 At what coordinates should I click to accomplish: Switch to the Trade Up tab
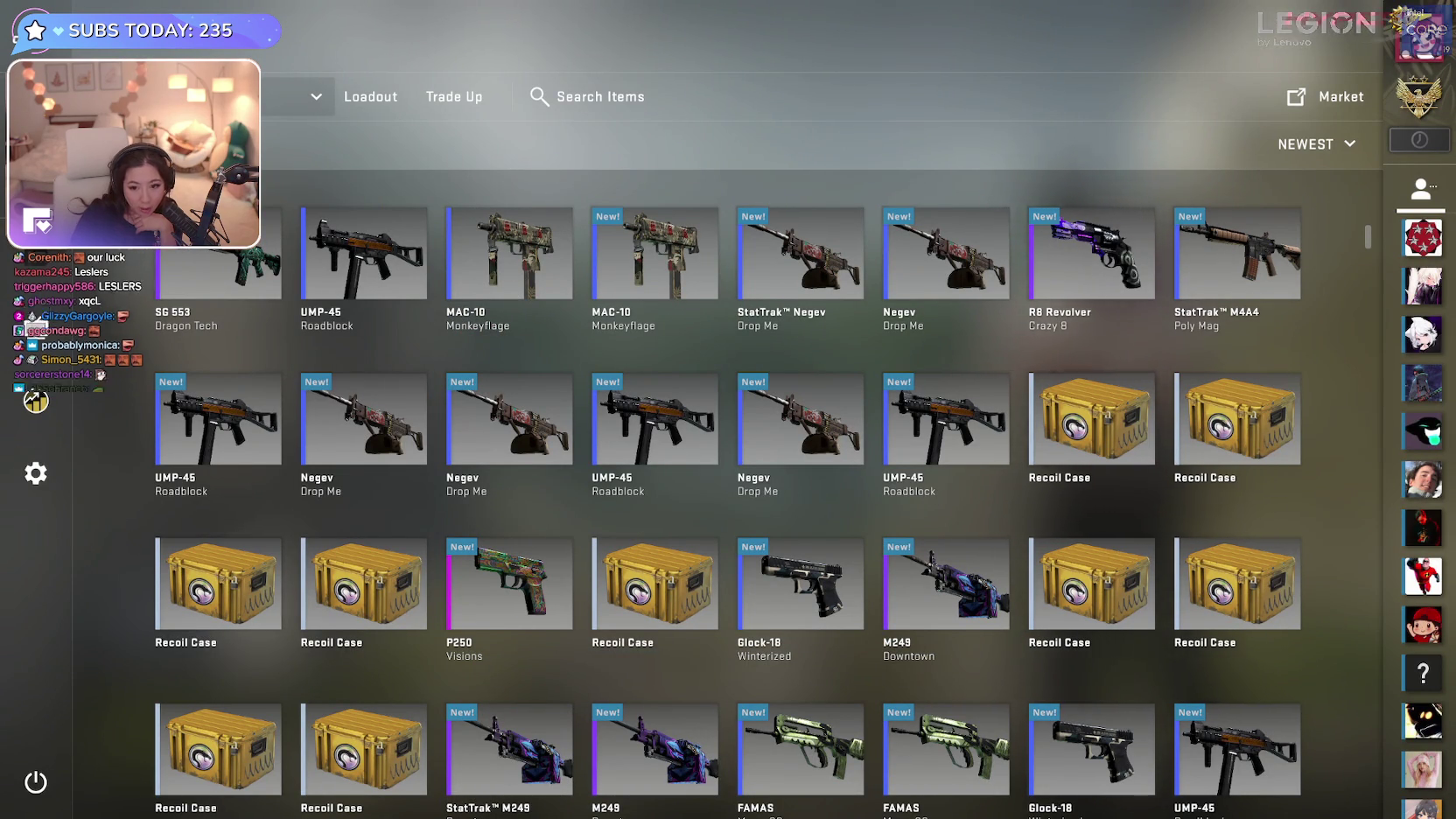point(453,97)
